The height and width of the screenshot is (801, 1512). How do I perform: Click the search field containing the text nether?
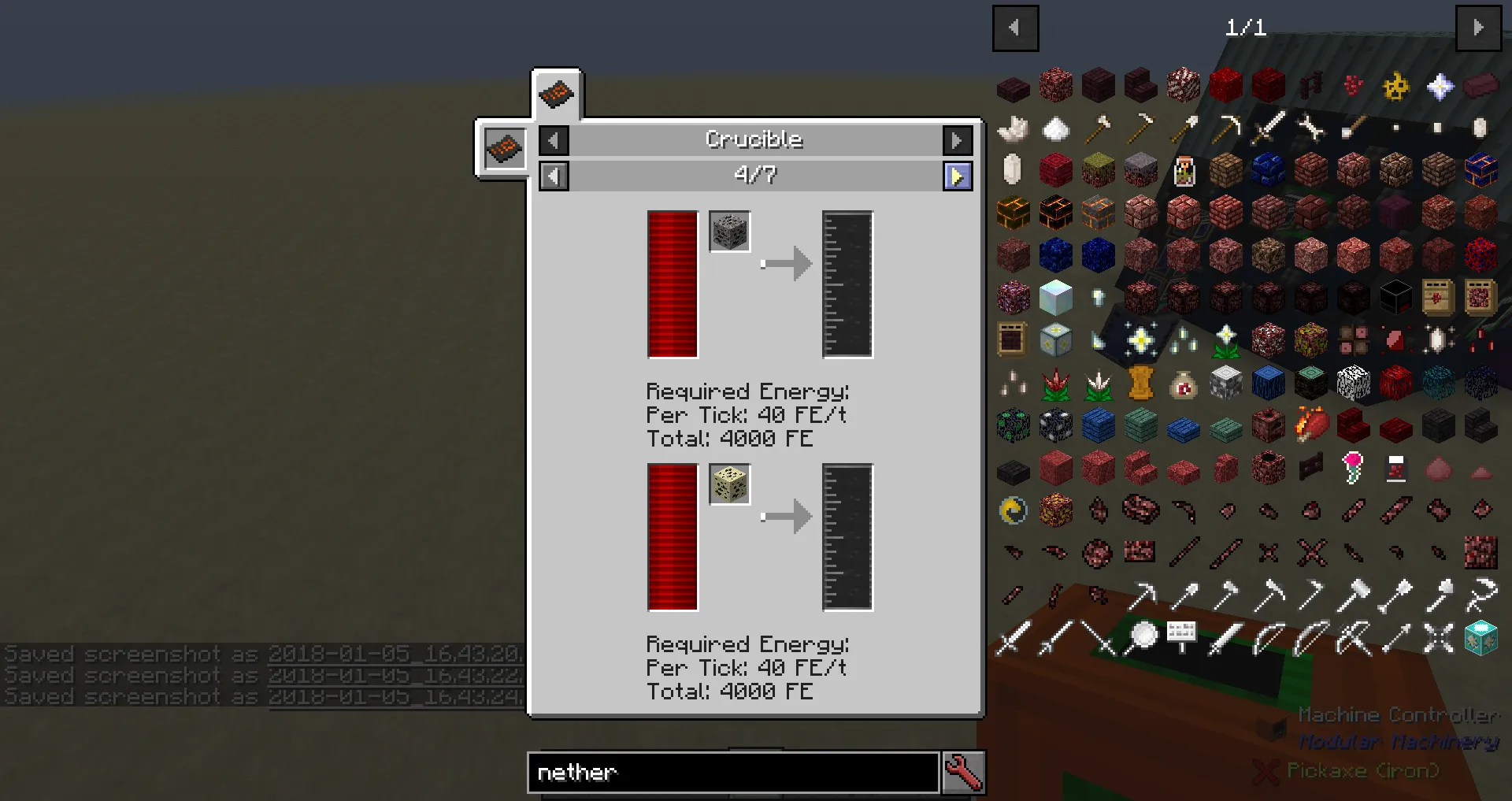coord(732,773)
